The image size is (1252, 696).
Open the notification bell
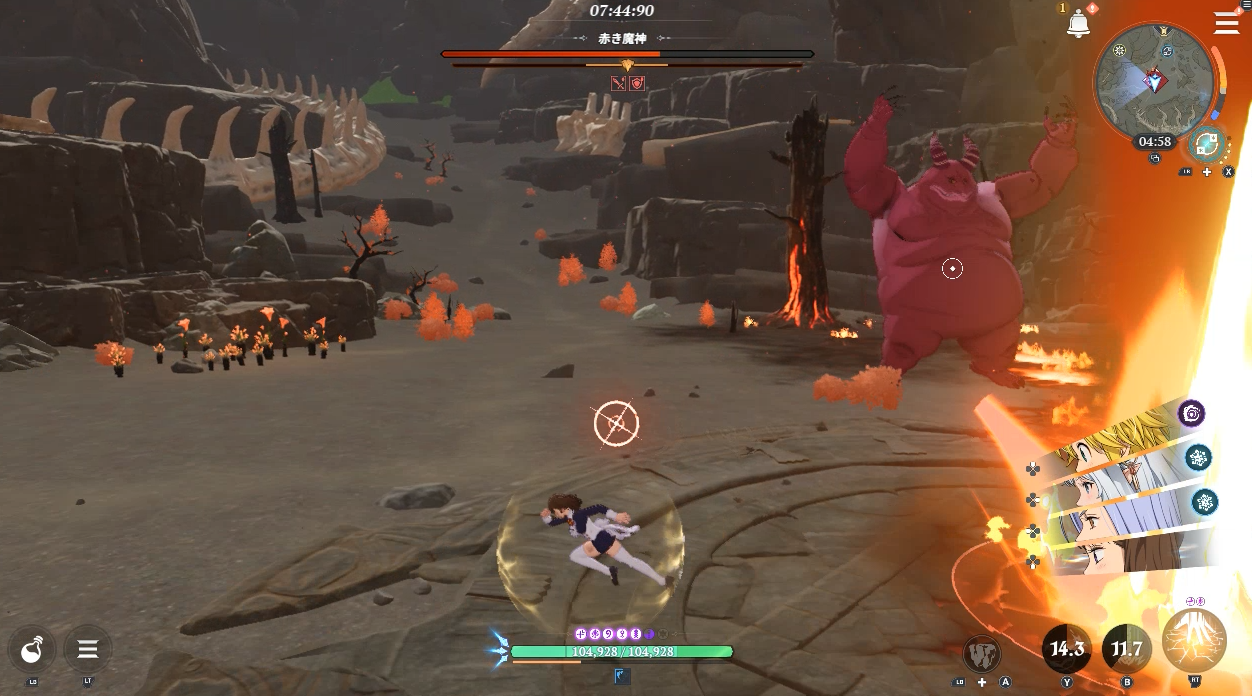(1078, 24)
